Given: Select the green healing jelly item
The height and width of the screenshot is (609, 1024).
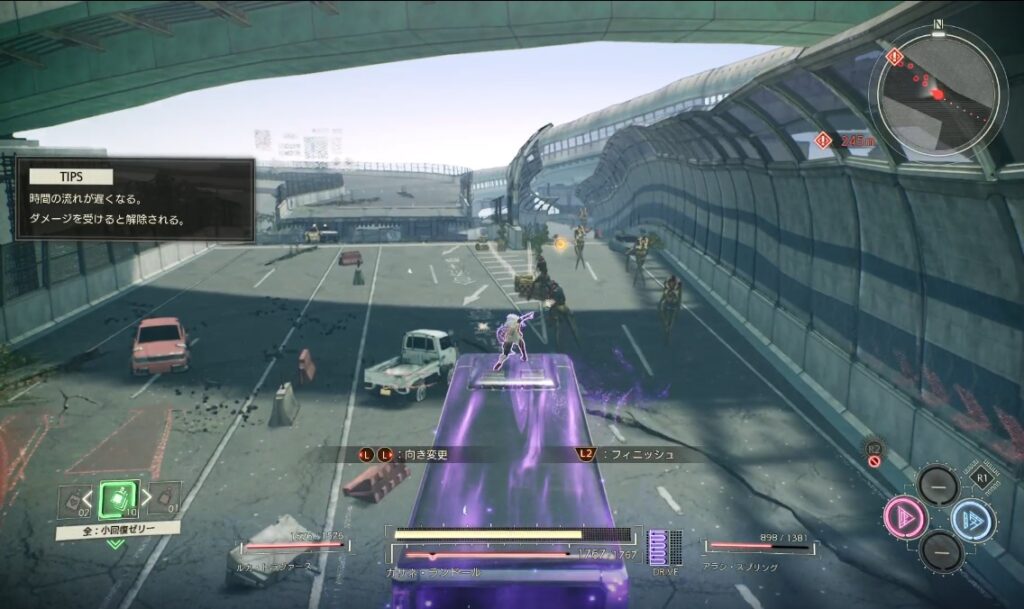Looking at the screenshot, I should click(118, 498).
